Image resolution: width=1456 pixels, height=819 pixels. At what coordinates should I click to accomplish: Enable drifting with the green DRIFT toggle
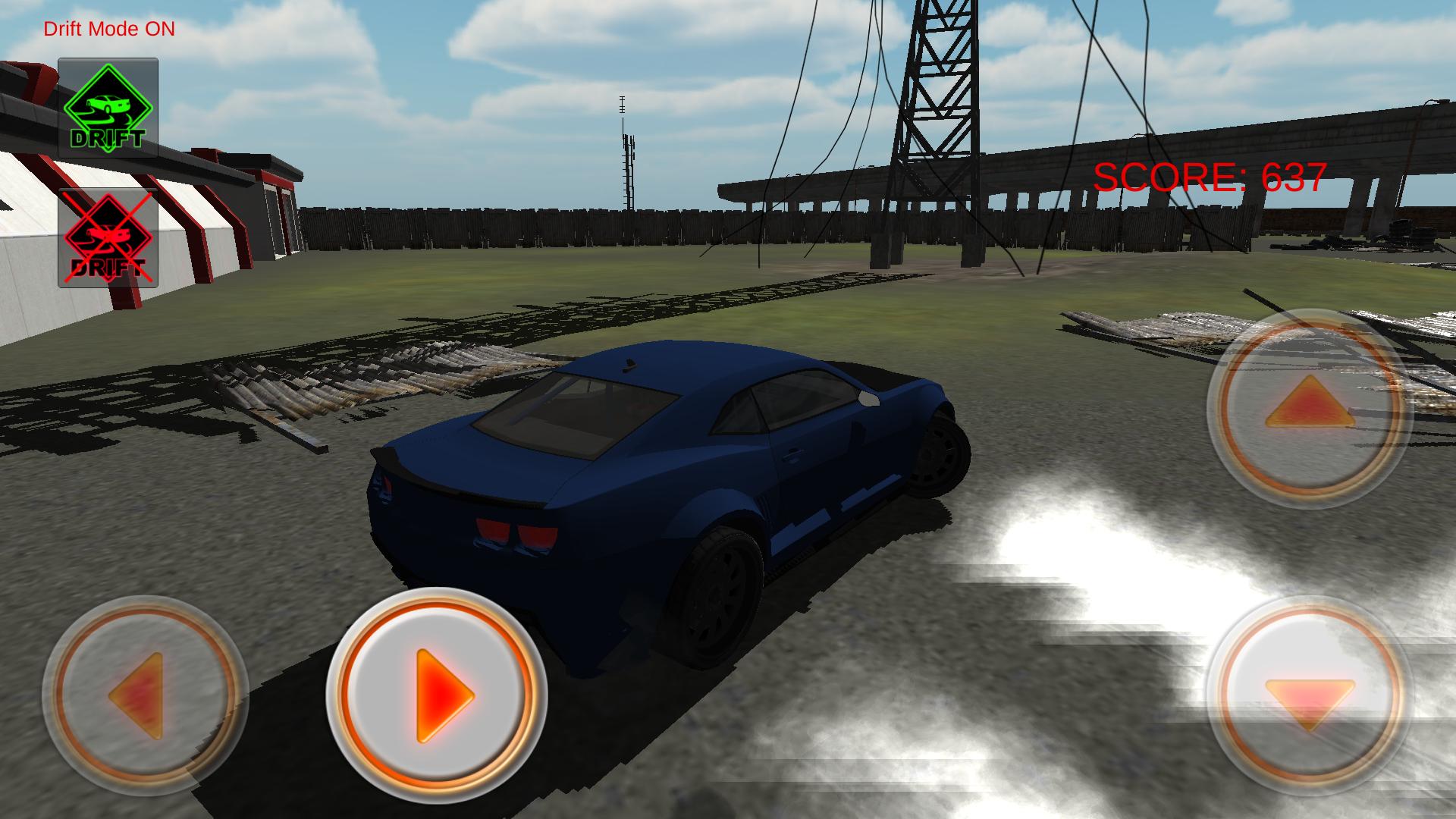110,106
